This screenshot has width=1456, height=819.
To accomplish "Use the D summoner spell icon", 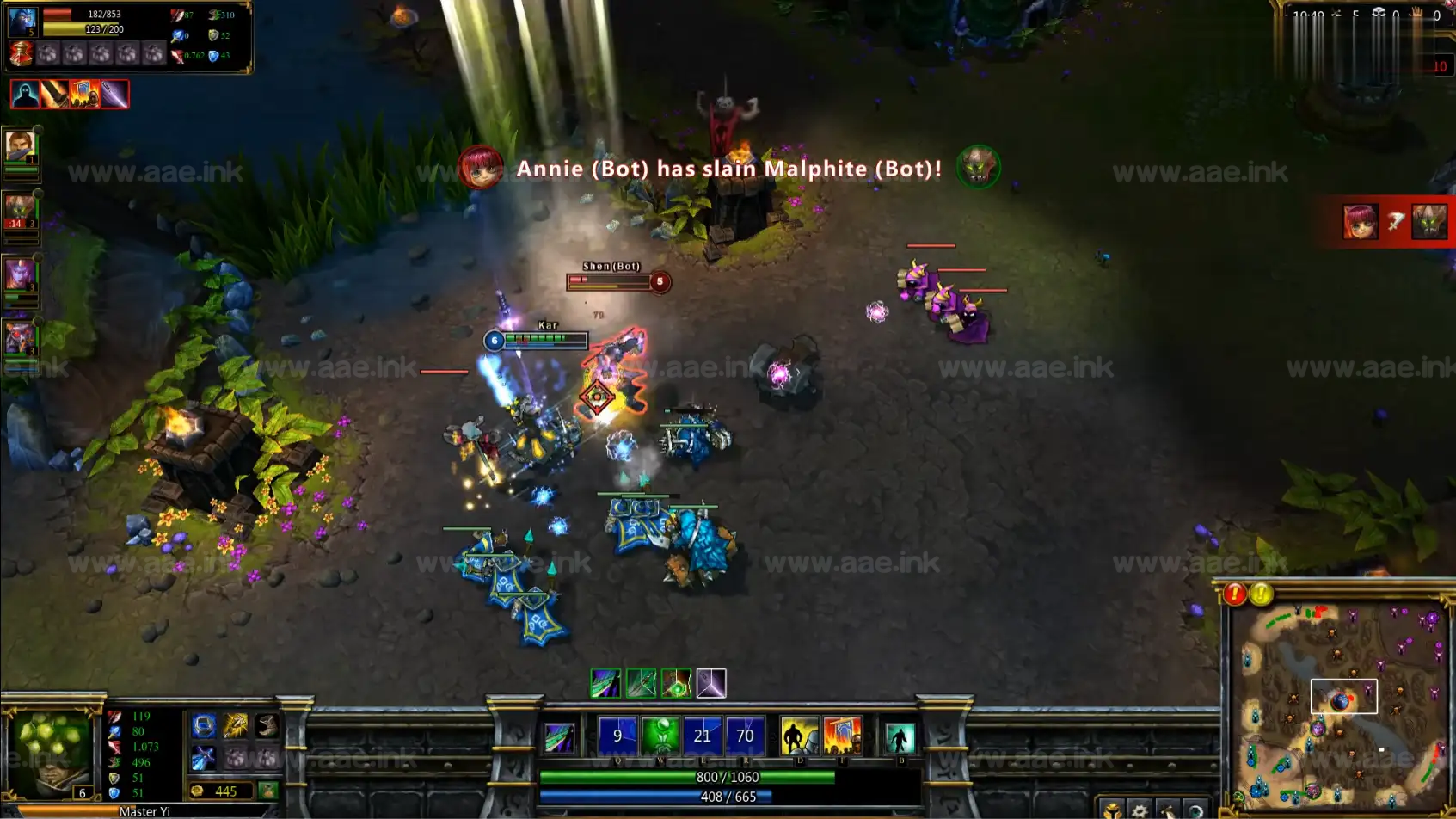I will click(x=799, y=737).
